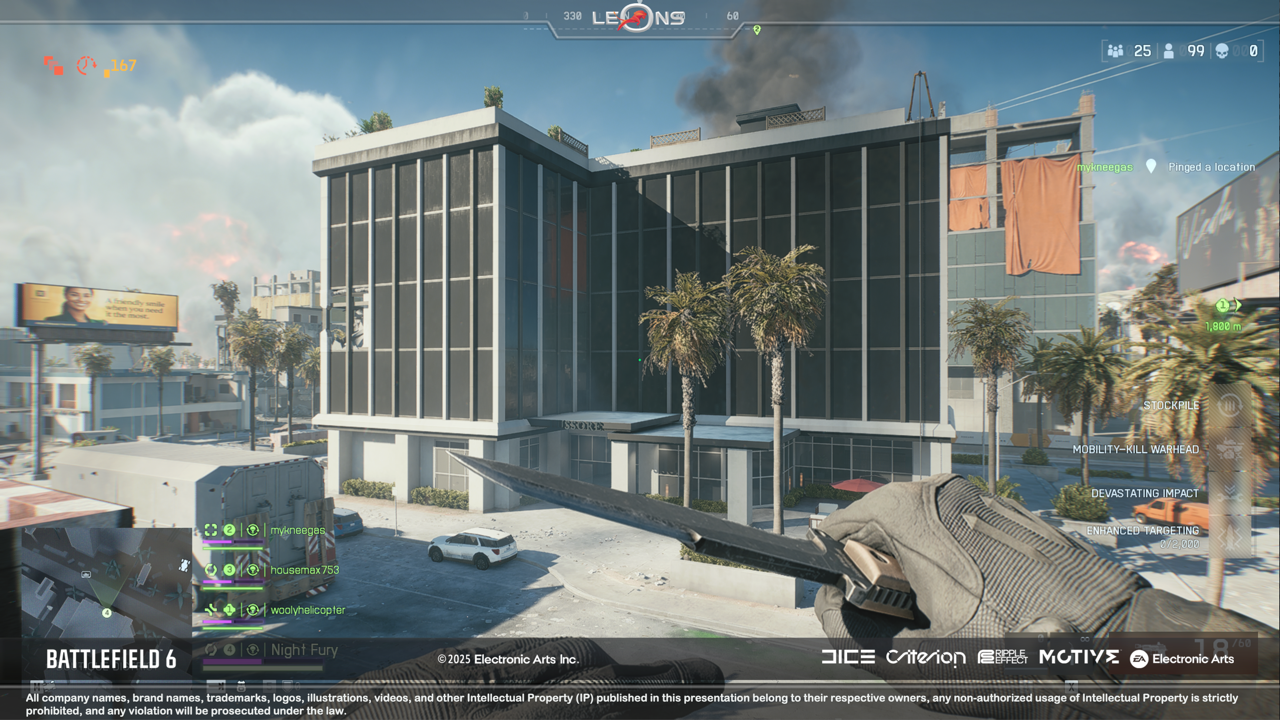
Task: Click the Enhanced Targeting perk icon
Action: point(1229,537)
